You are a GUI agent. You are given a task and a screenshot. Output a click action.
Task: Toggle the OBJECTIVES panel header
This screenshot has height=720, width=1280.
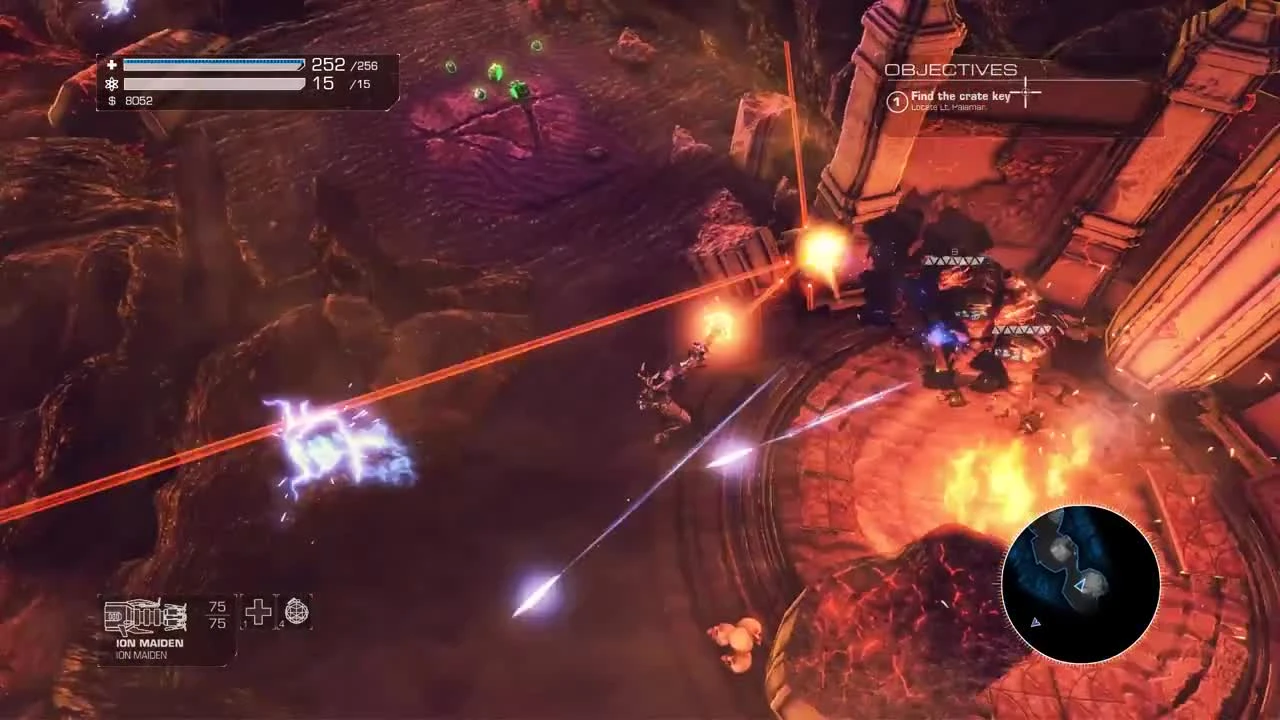(949, 70)
